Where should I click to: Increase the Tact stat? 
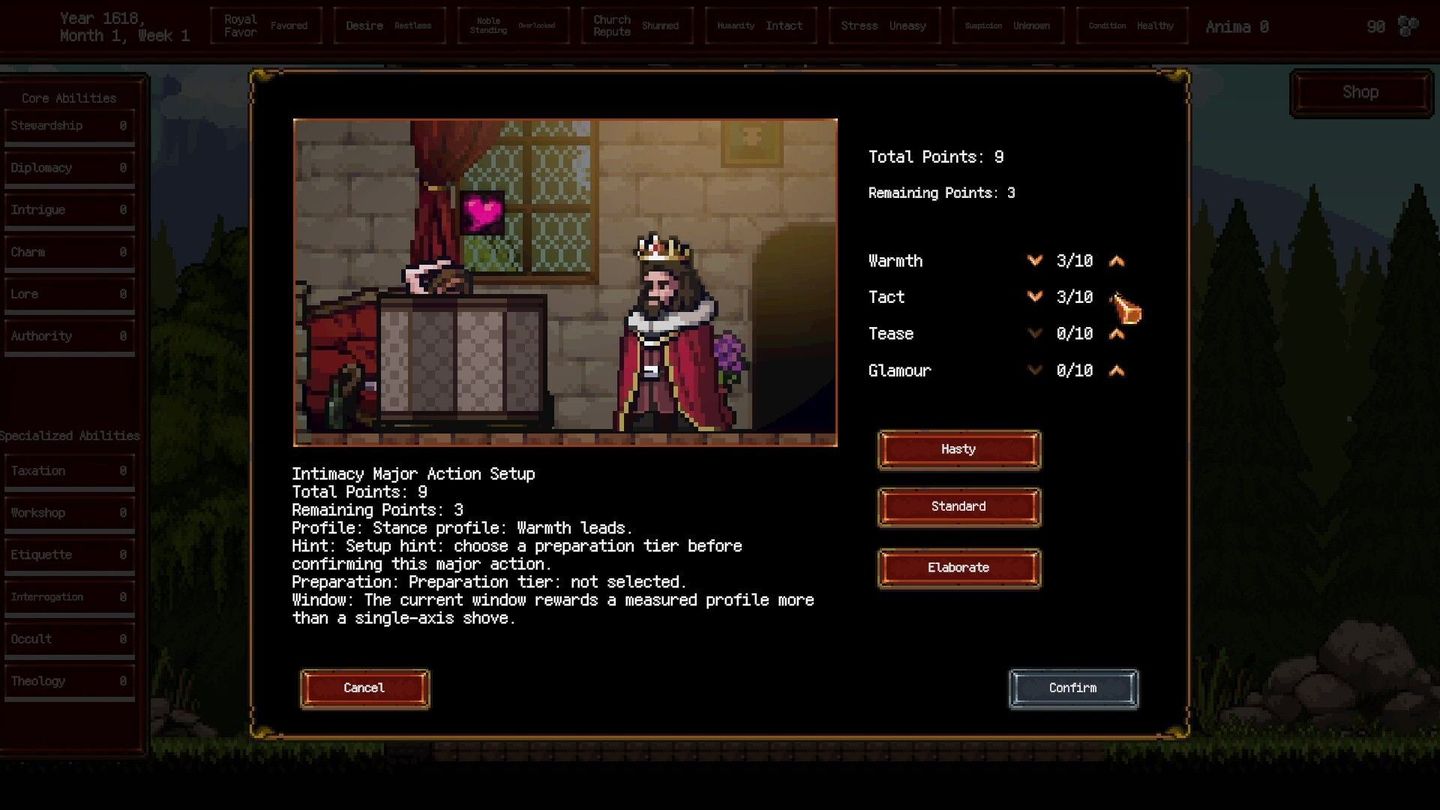(x=1117, y=297)
